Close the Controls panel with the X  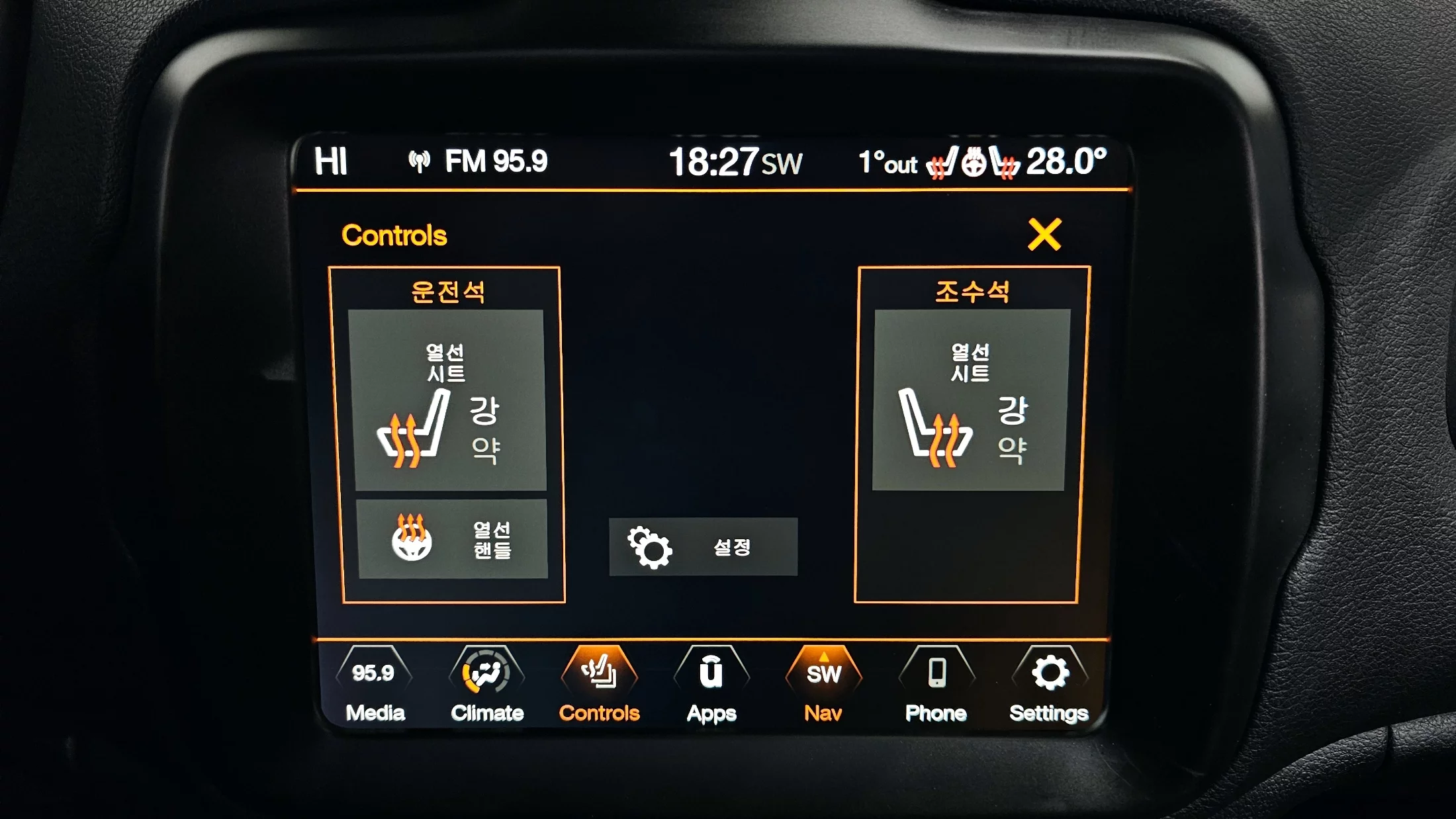click(x=1044, y=235)
